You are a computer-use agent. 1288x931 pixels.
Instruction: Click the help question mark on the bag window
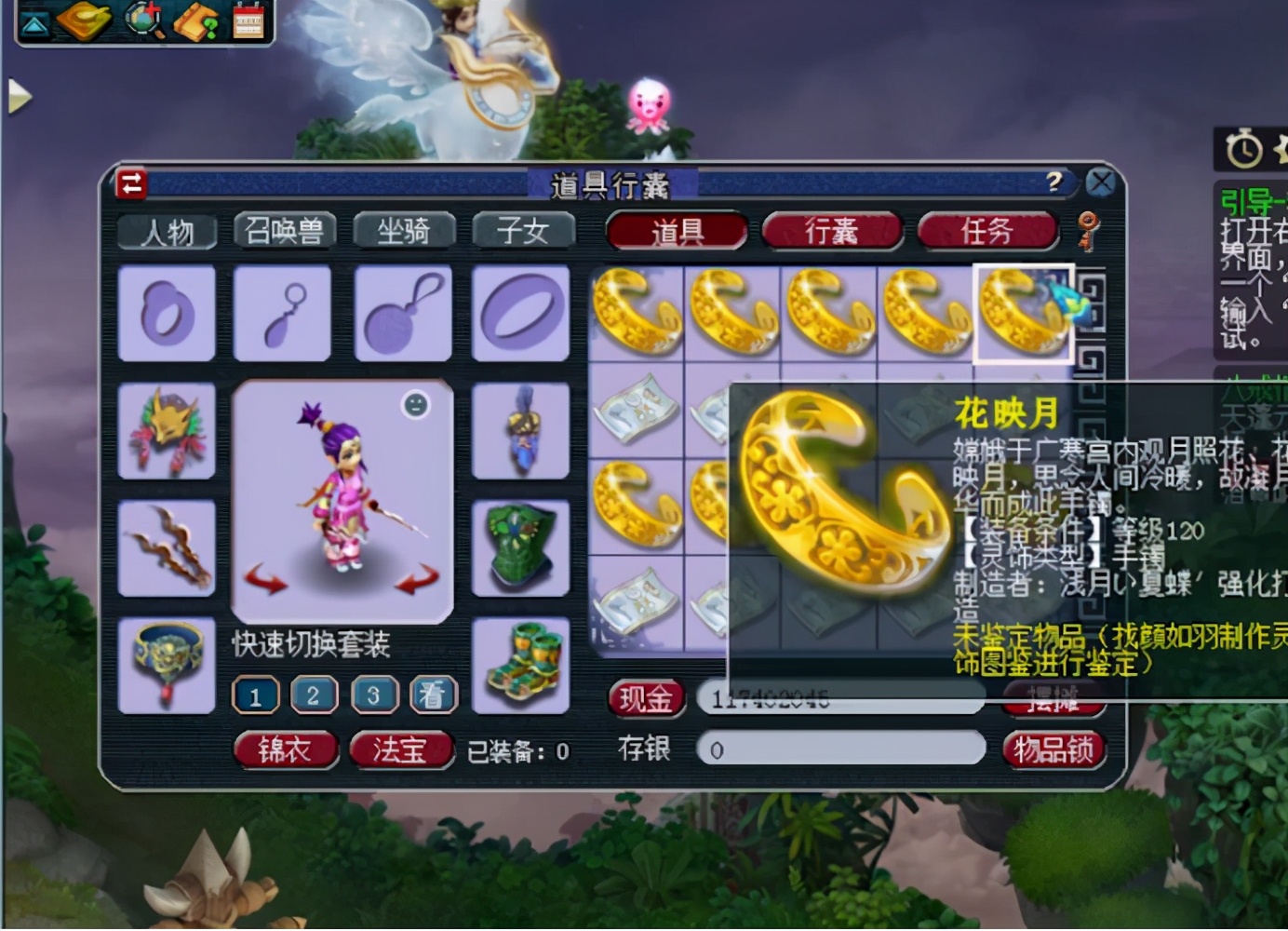[x=1053, y=184]
